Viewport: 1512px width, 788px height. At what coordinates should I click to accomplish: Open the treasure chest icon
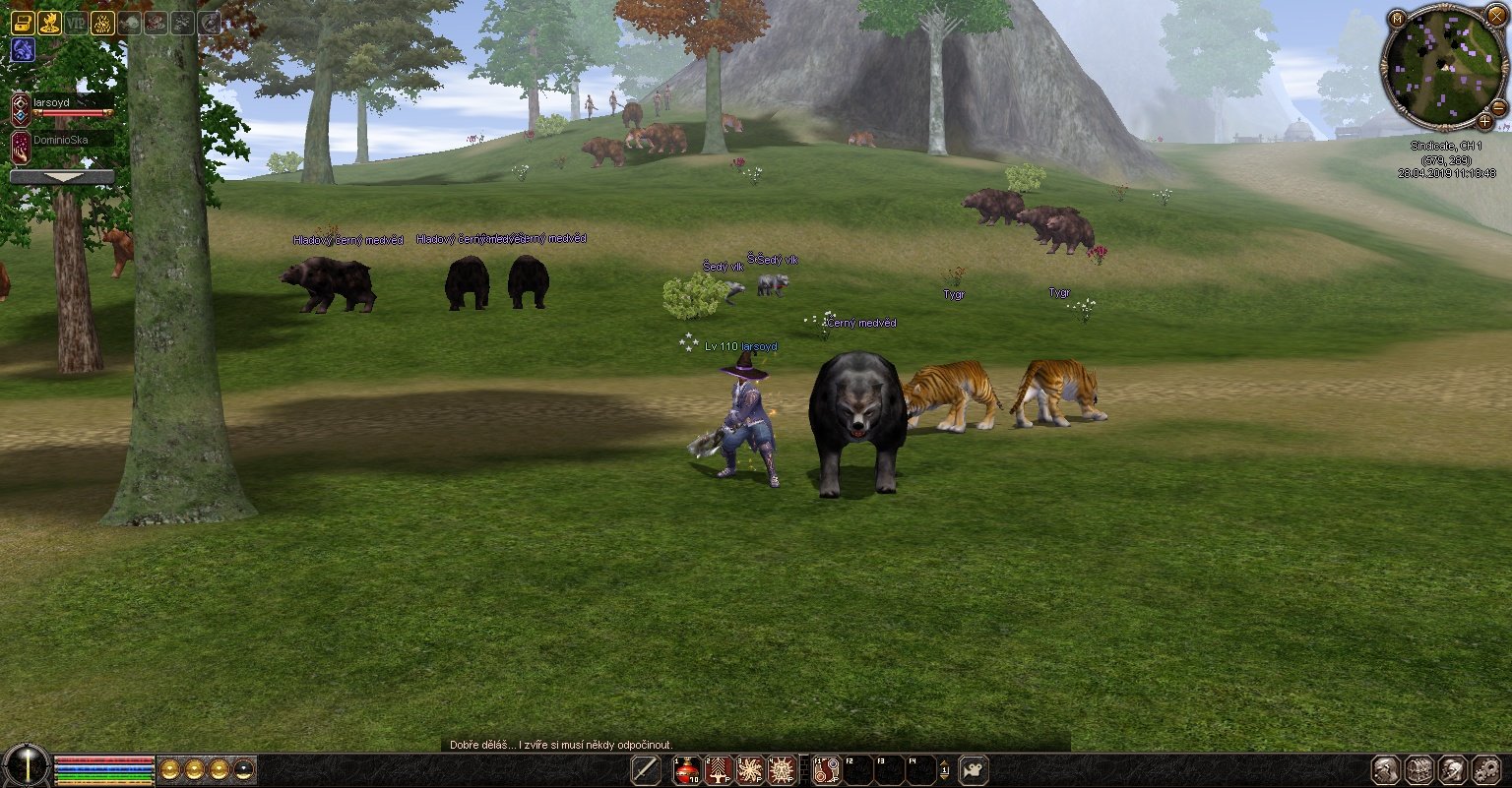(23, 24)
